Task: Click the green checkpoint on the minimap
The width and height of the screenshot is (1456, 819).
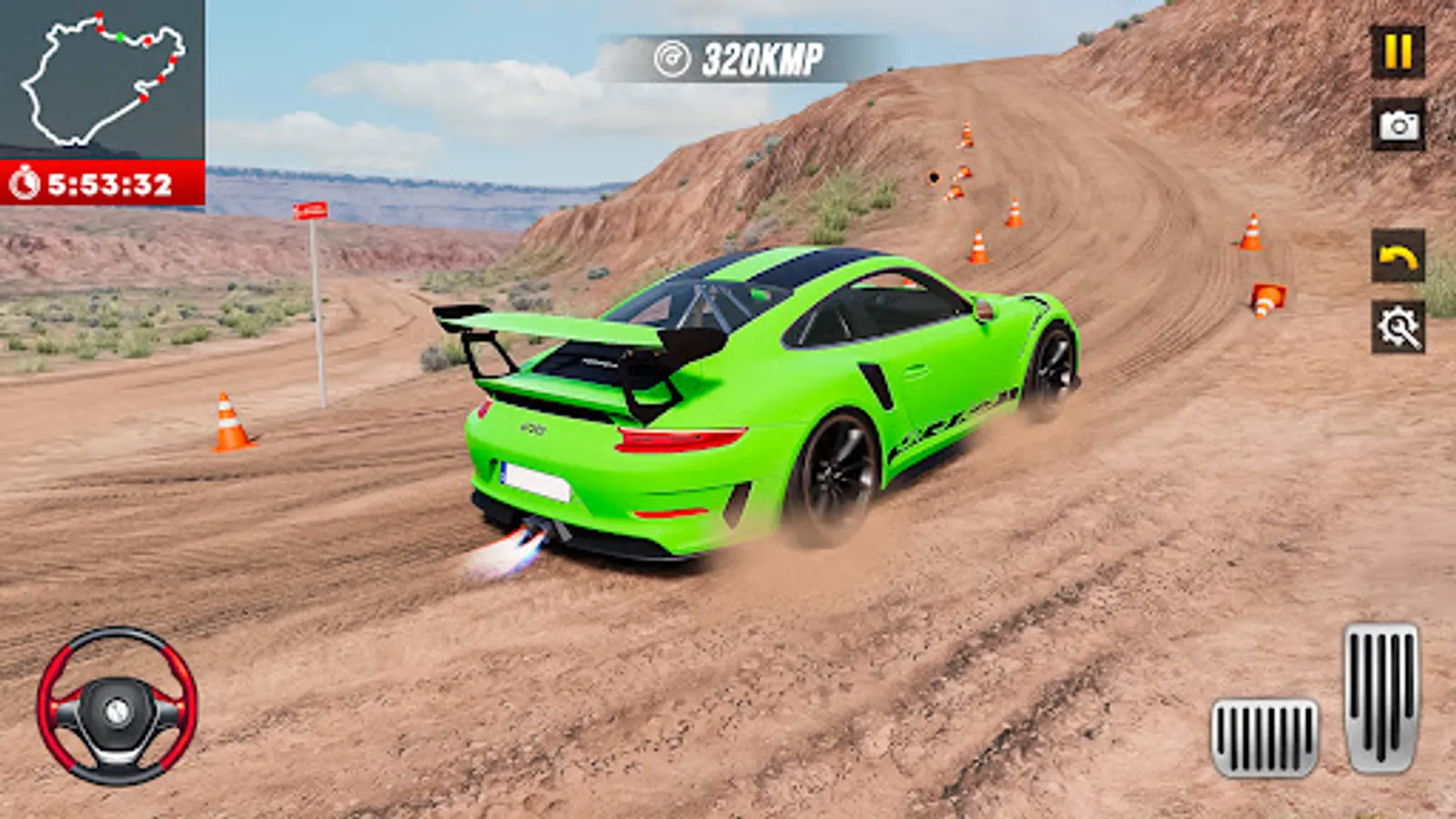Action: (120, 36)
